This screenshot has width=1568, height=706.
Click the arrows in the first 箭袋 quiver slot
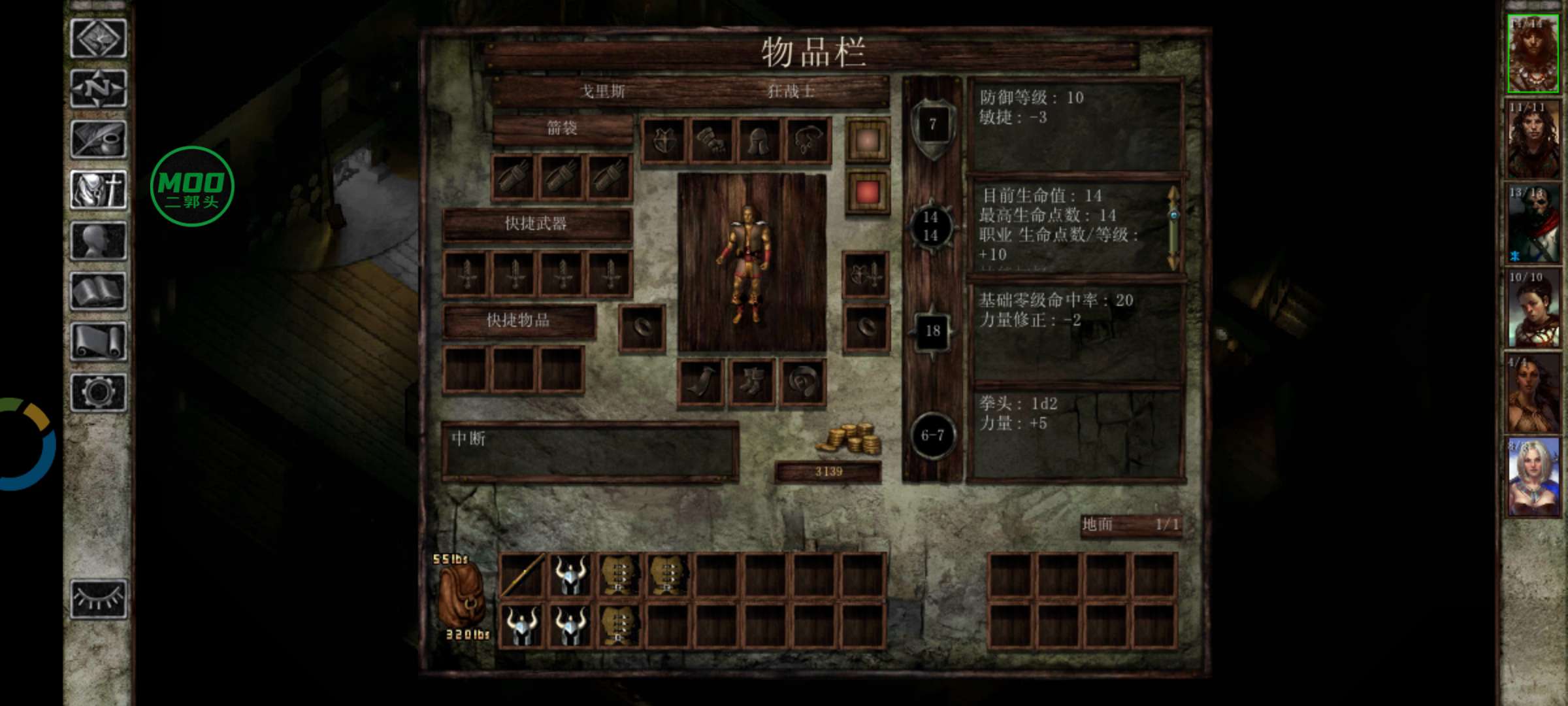coord(513,176)
